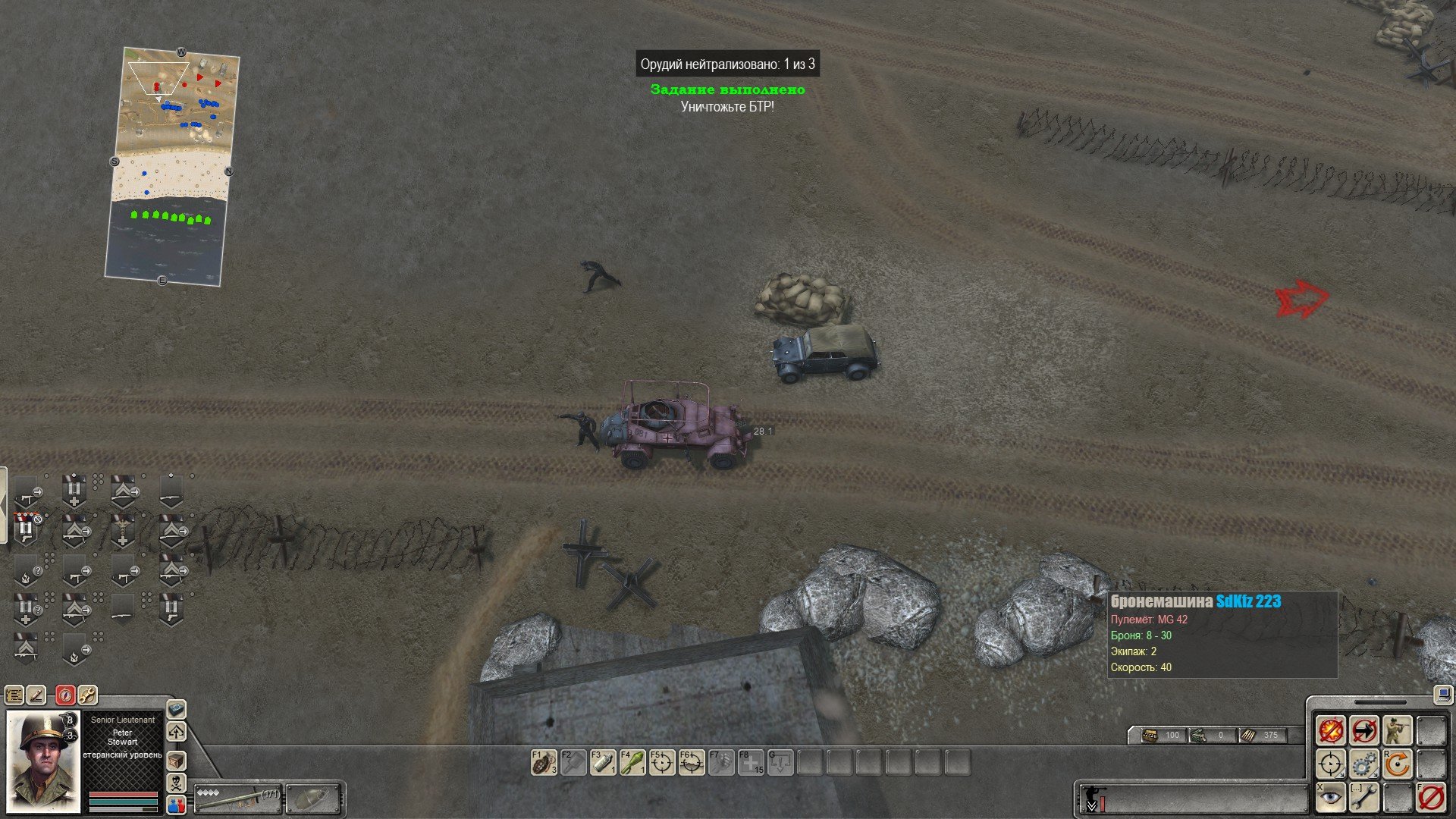Image resolution: width=1456 pixels, height=819 pixels.
Task: Use the F3 smoke canister item
Action: click(603, 763)
